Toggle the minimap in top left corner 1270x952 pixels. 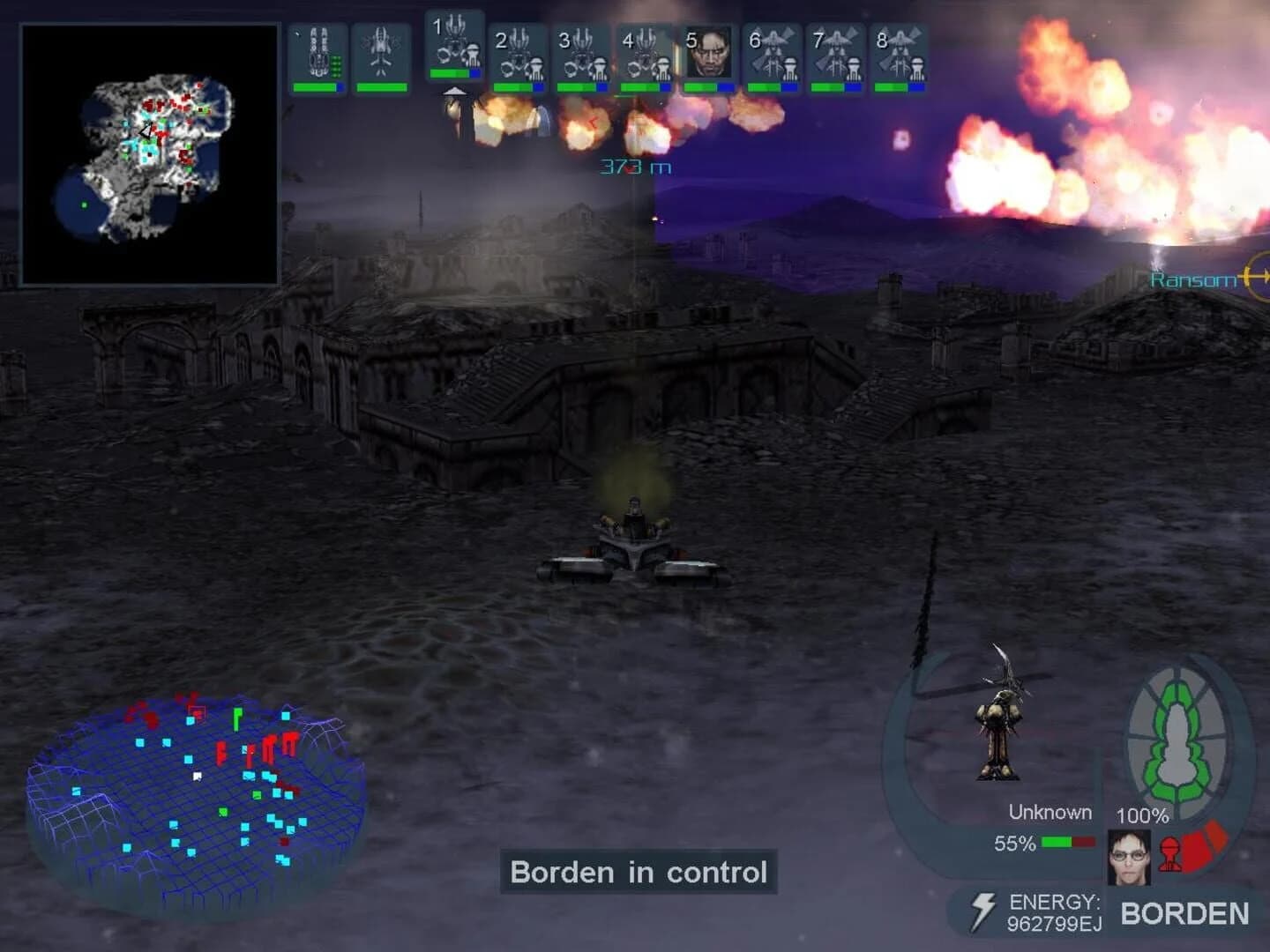point(150,154)
